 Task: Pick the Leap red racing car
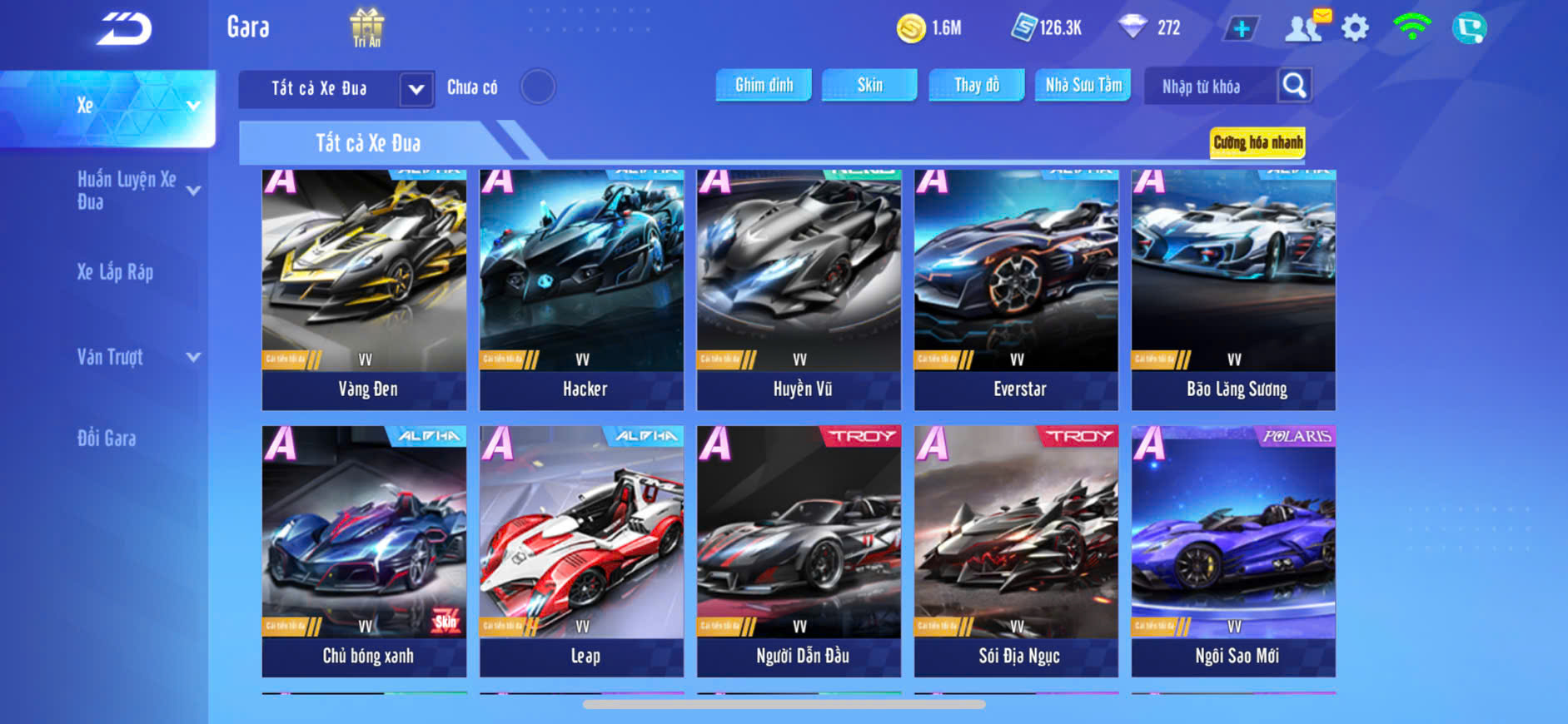click(582, 550)
